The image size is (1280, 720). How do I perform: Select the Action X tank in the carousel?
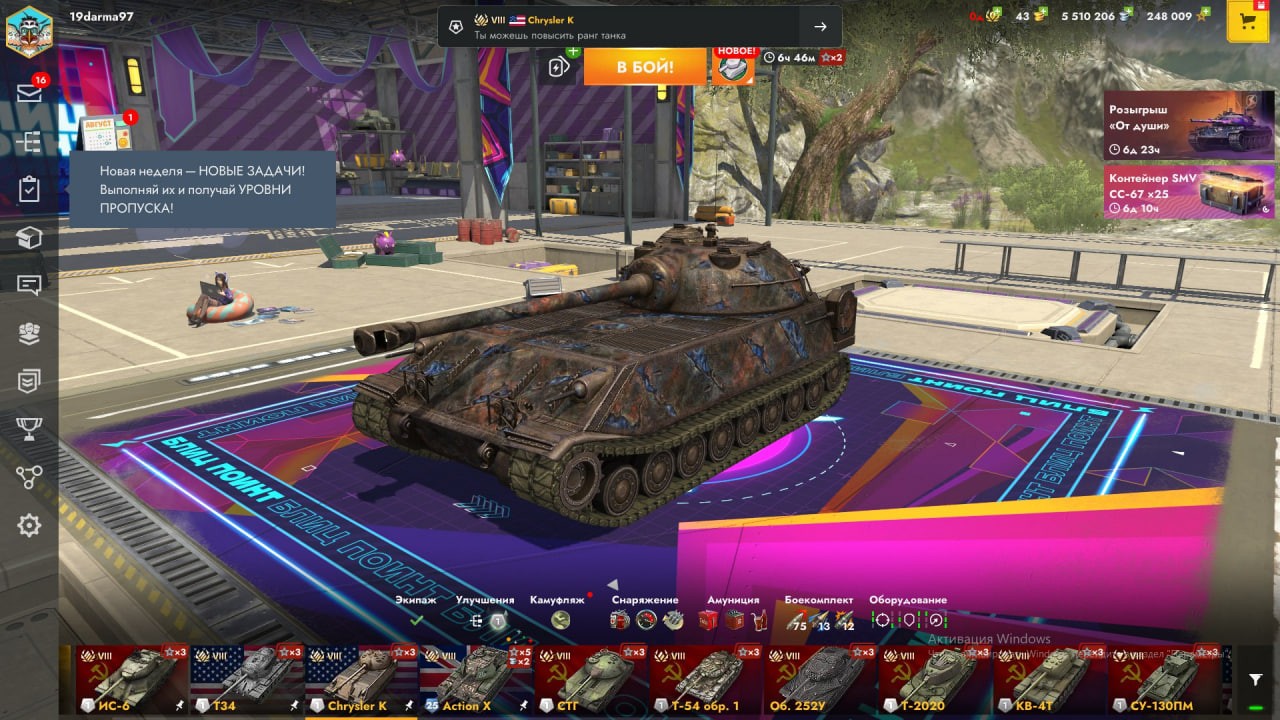(x=476, y=680)
